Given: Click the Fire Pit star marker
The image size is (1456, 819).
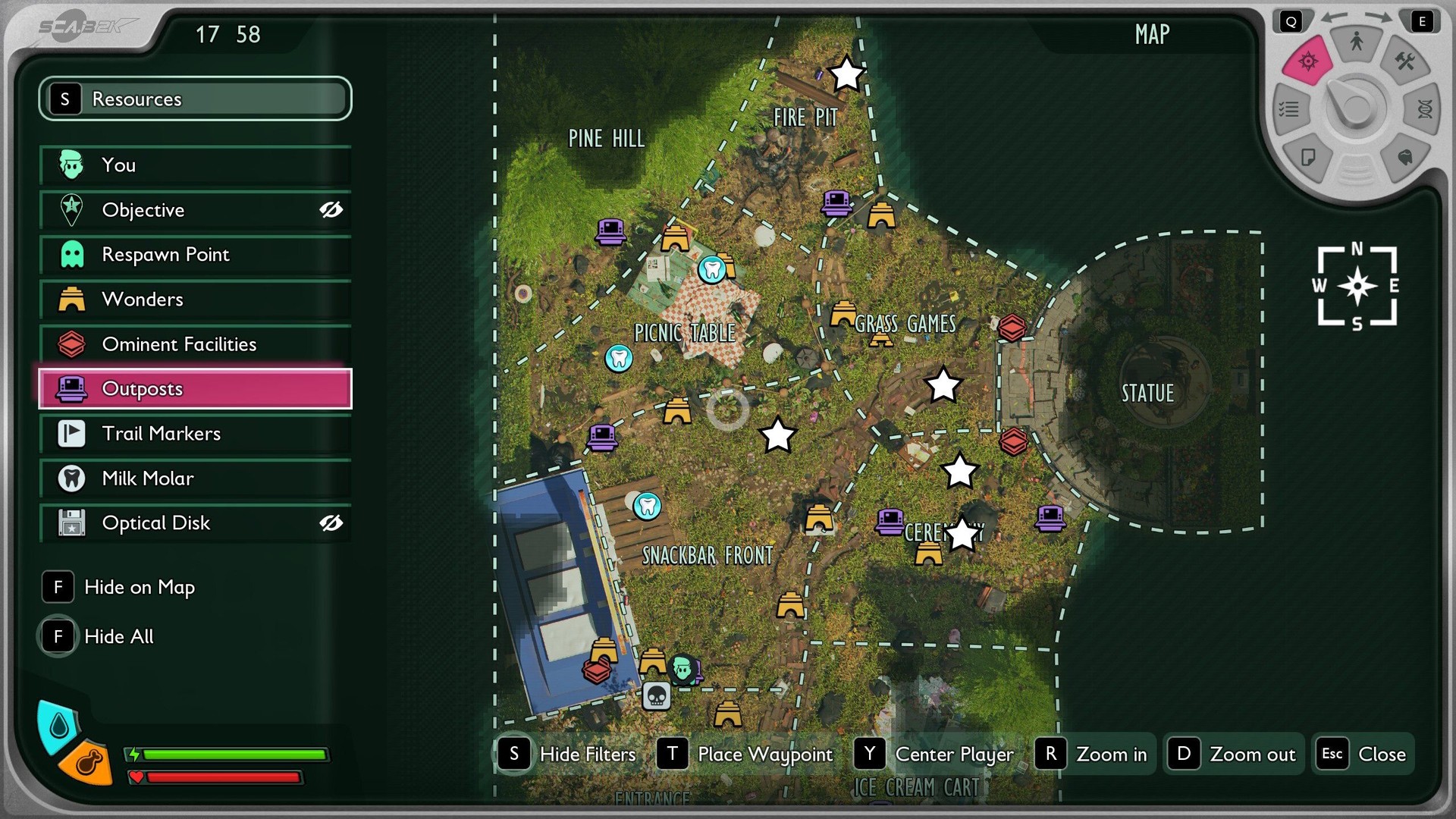Looking at the screenshot, I should coord(846,74).
